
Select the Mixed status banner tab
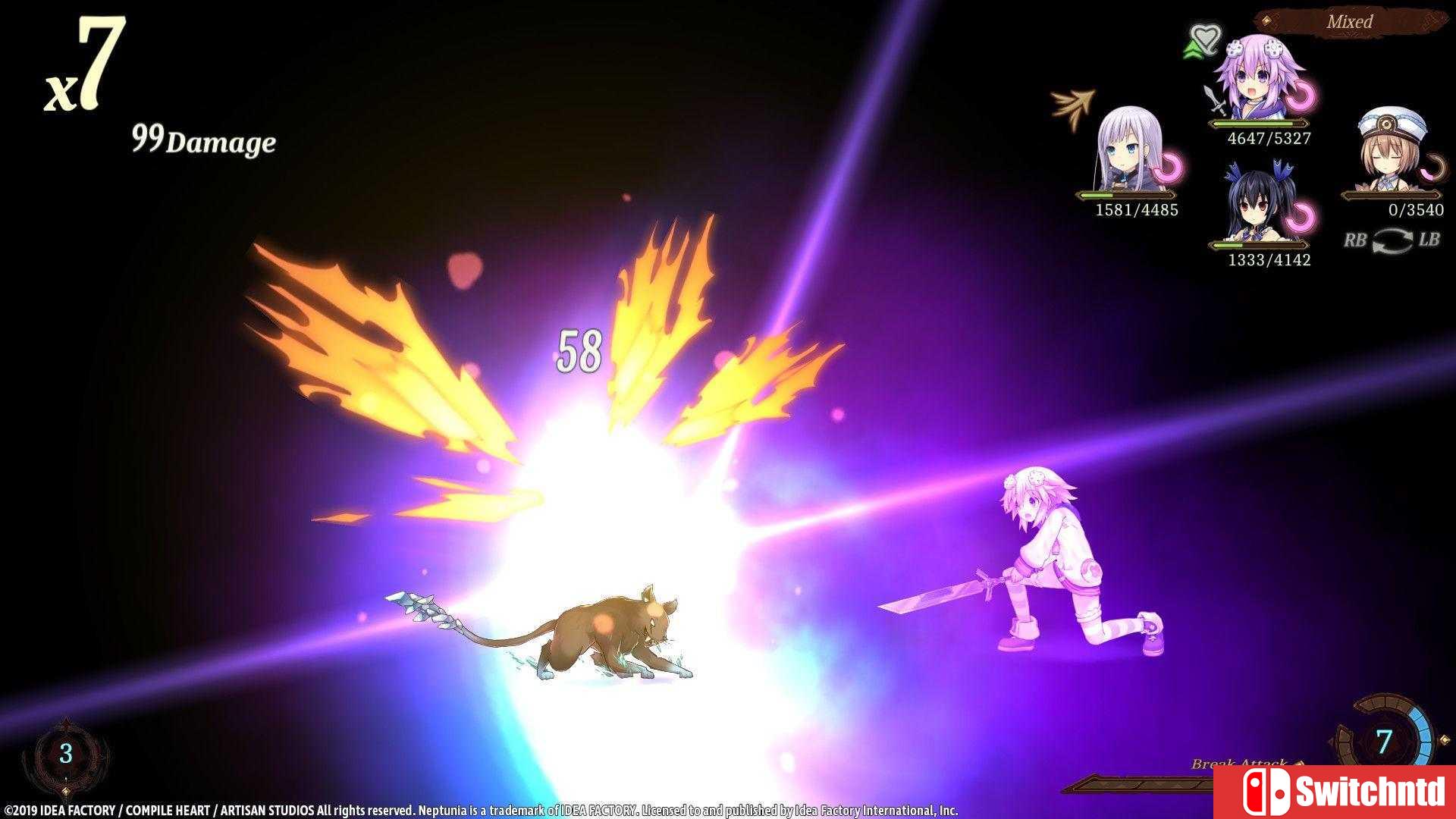[x=1350, y=21]
